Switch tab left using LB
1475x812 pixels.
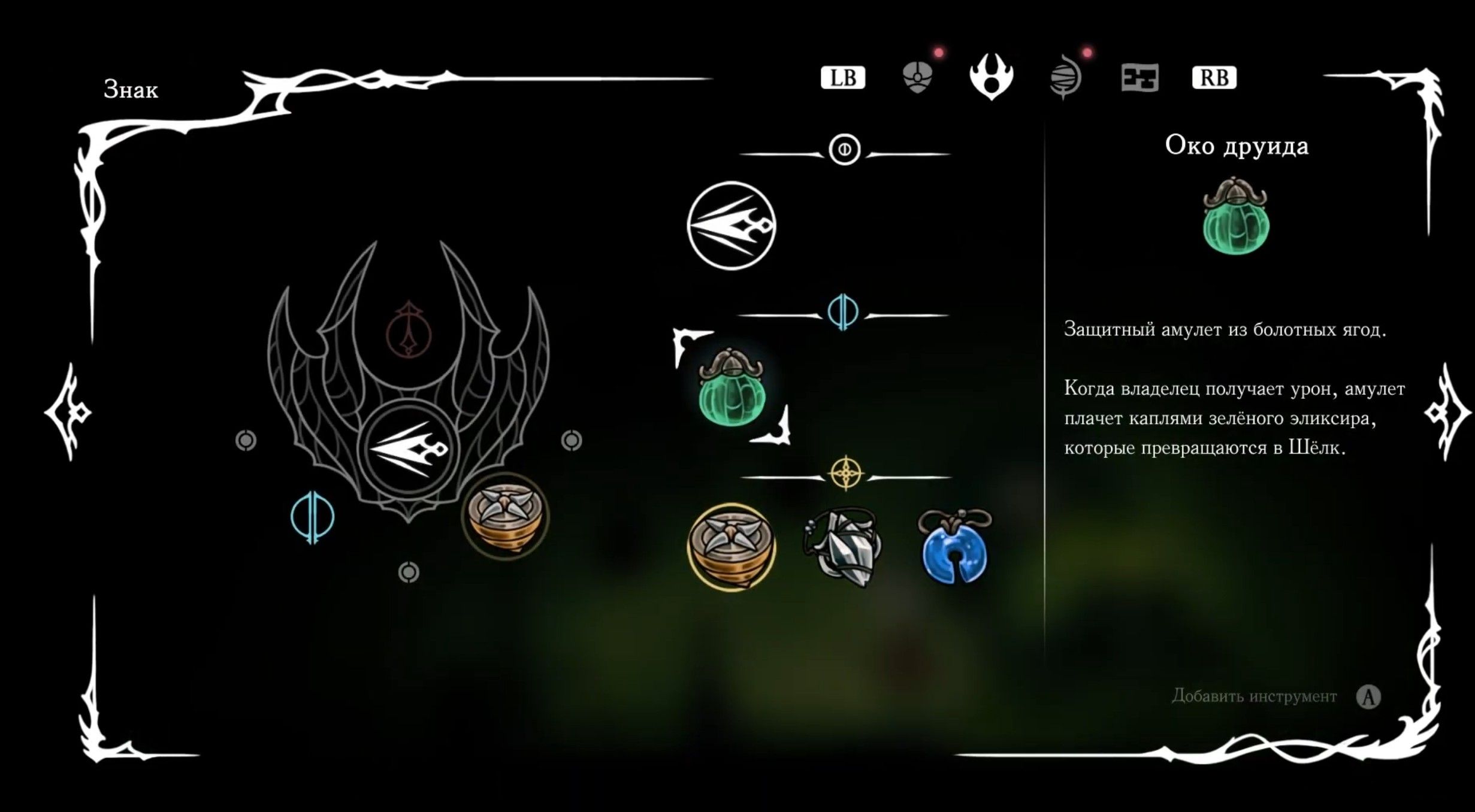[843, 77]
